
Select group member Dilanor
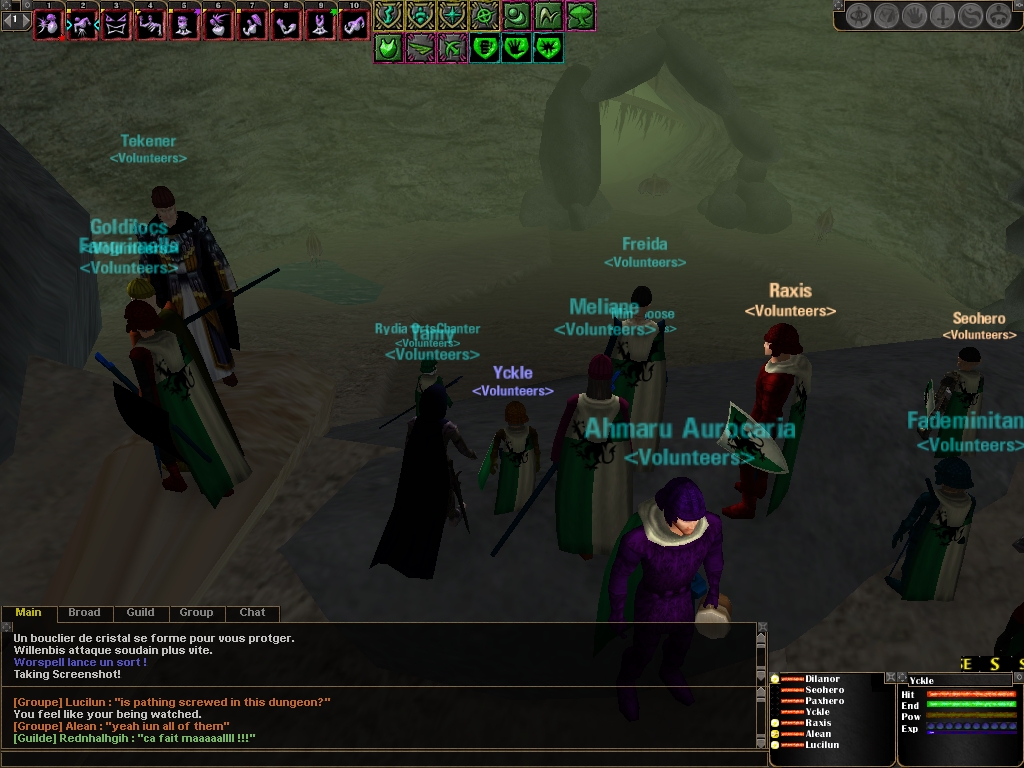(822, 679)
